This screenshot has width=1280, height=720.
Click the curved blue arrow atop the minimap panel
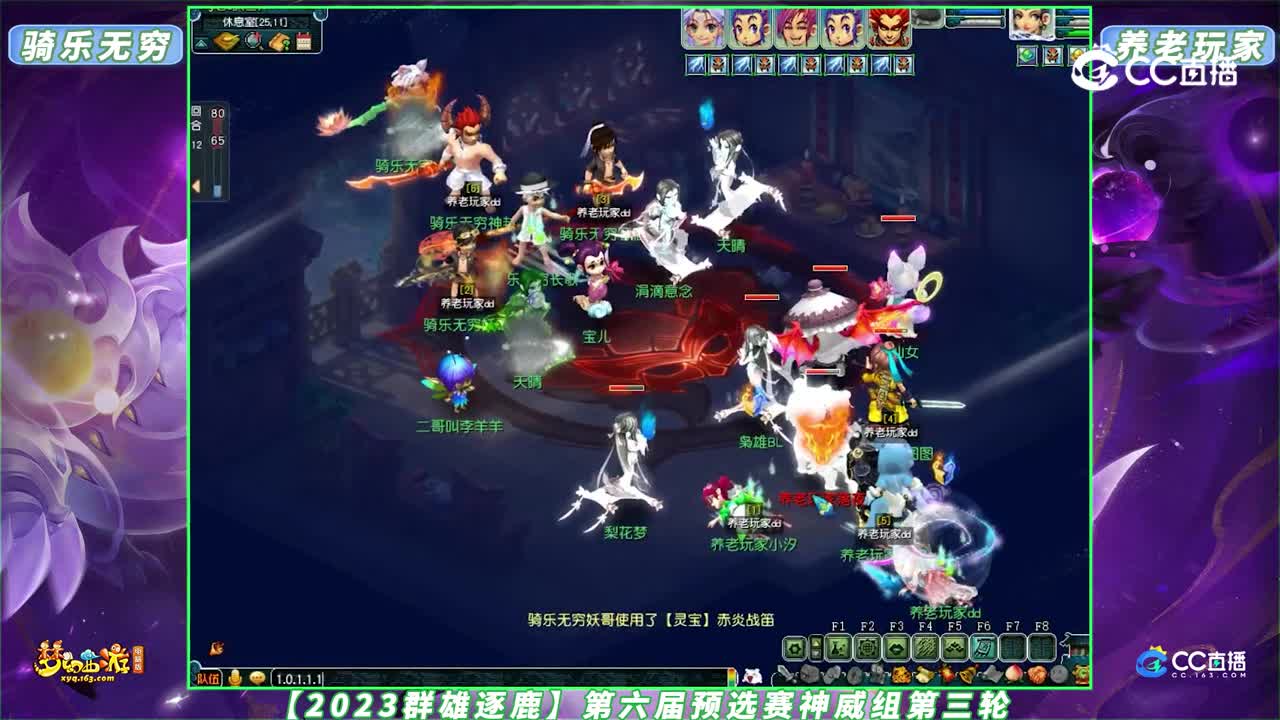pos(318,14)
